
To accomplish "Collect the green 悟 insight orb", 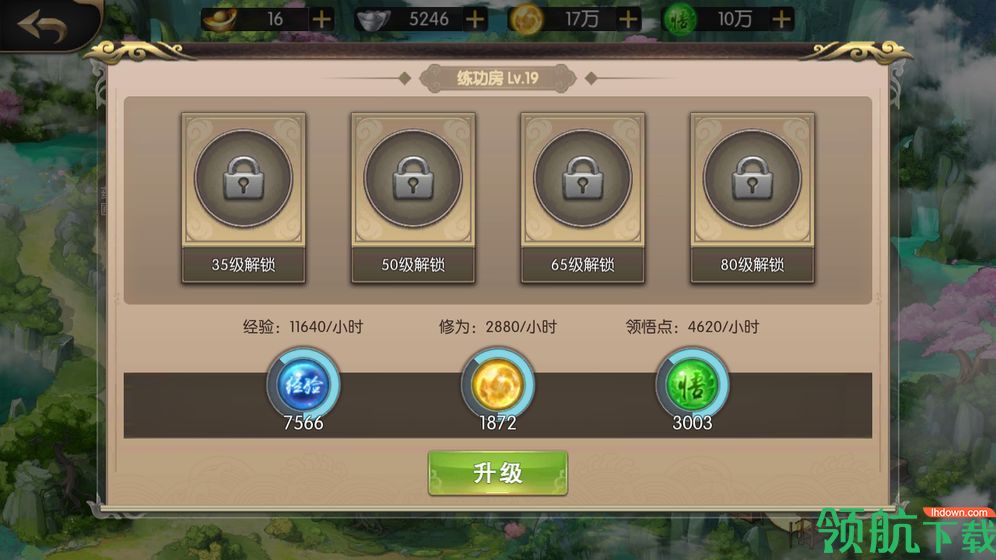I will pyautogui.click(x=692, y=383).
